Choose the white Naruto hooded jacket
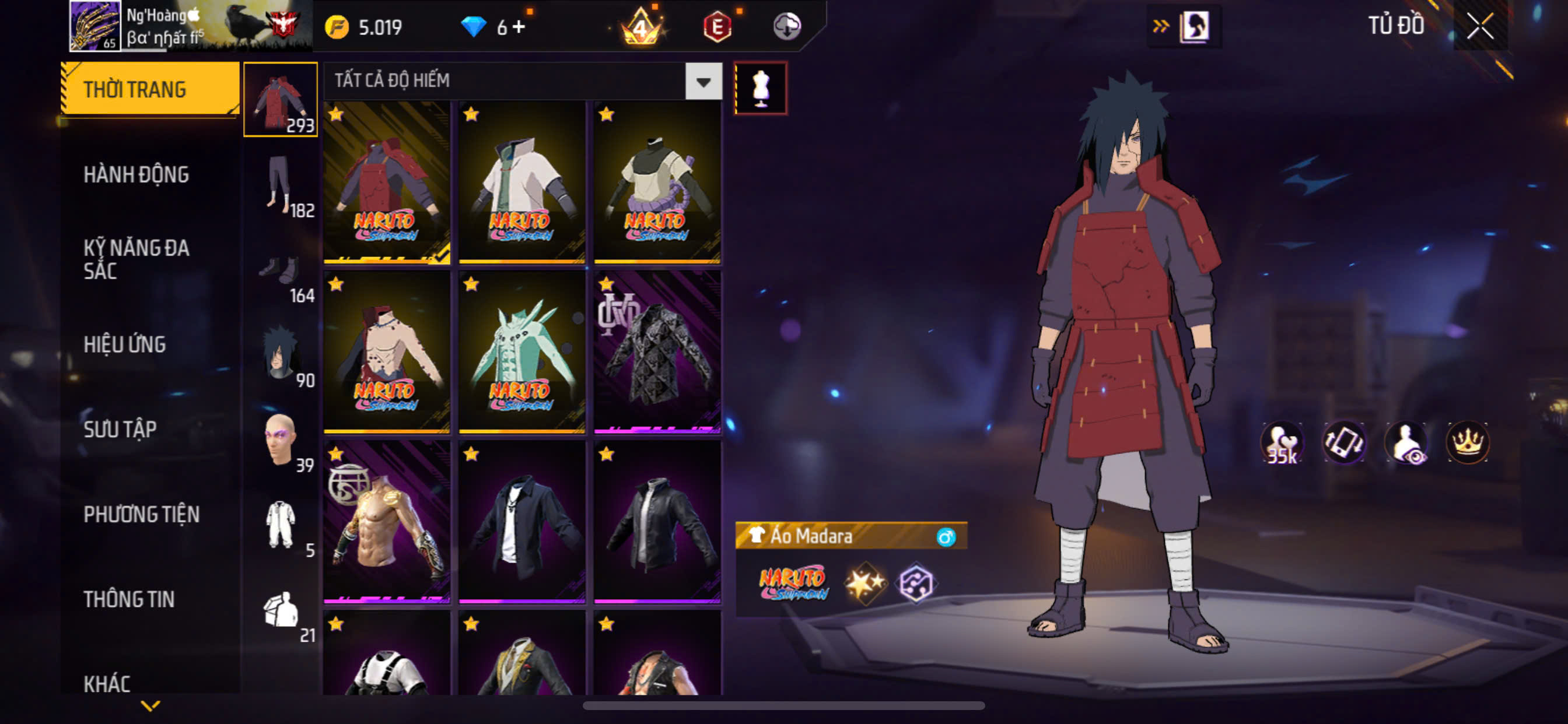The height and width of the screenshot is (724, 1568). point(521,182)
